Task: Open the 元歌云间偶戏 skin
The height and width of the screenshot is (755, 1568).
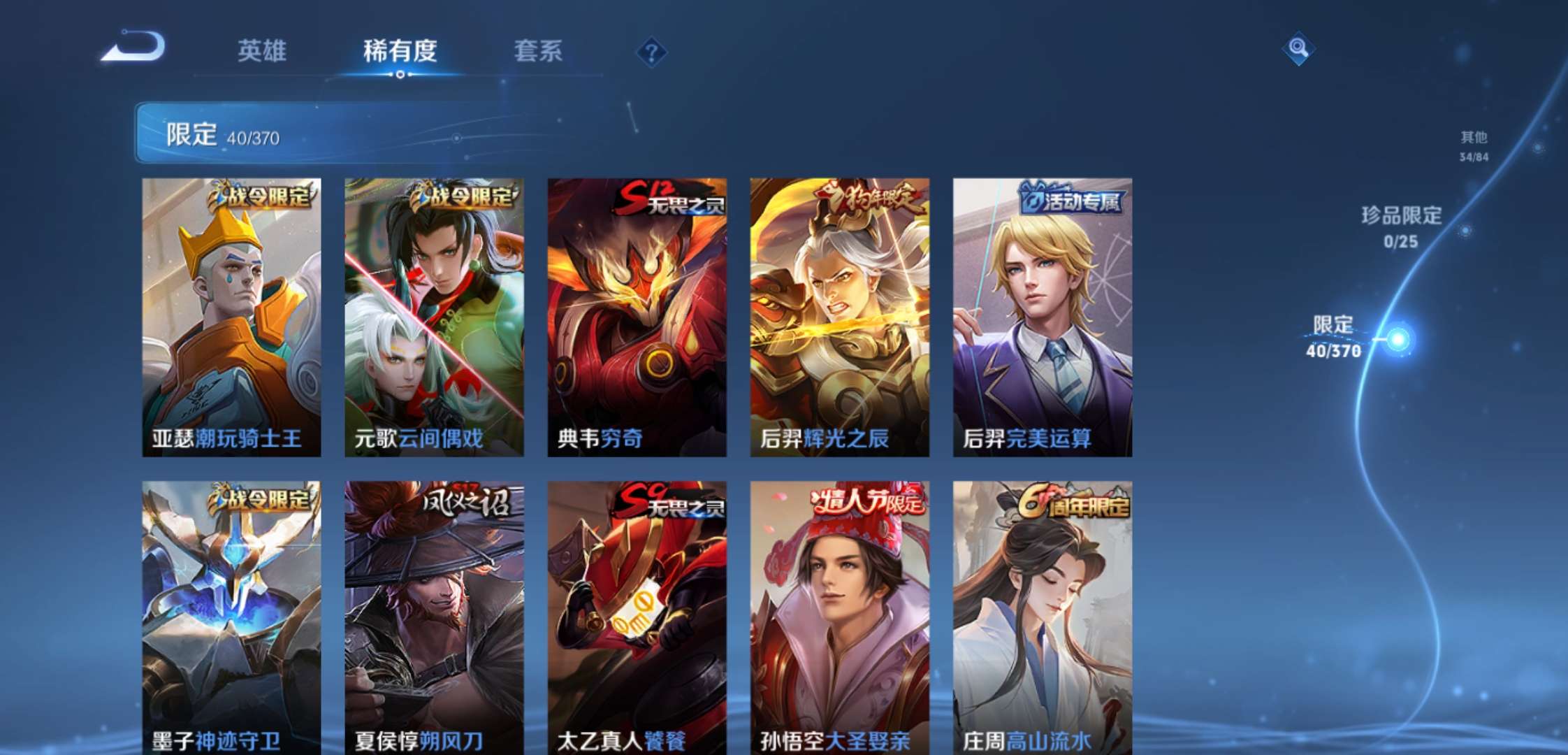Action: pos(432,315)
